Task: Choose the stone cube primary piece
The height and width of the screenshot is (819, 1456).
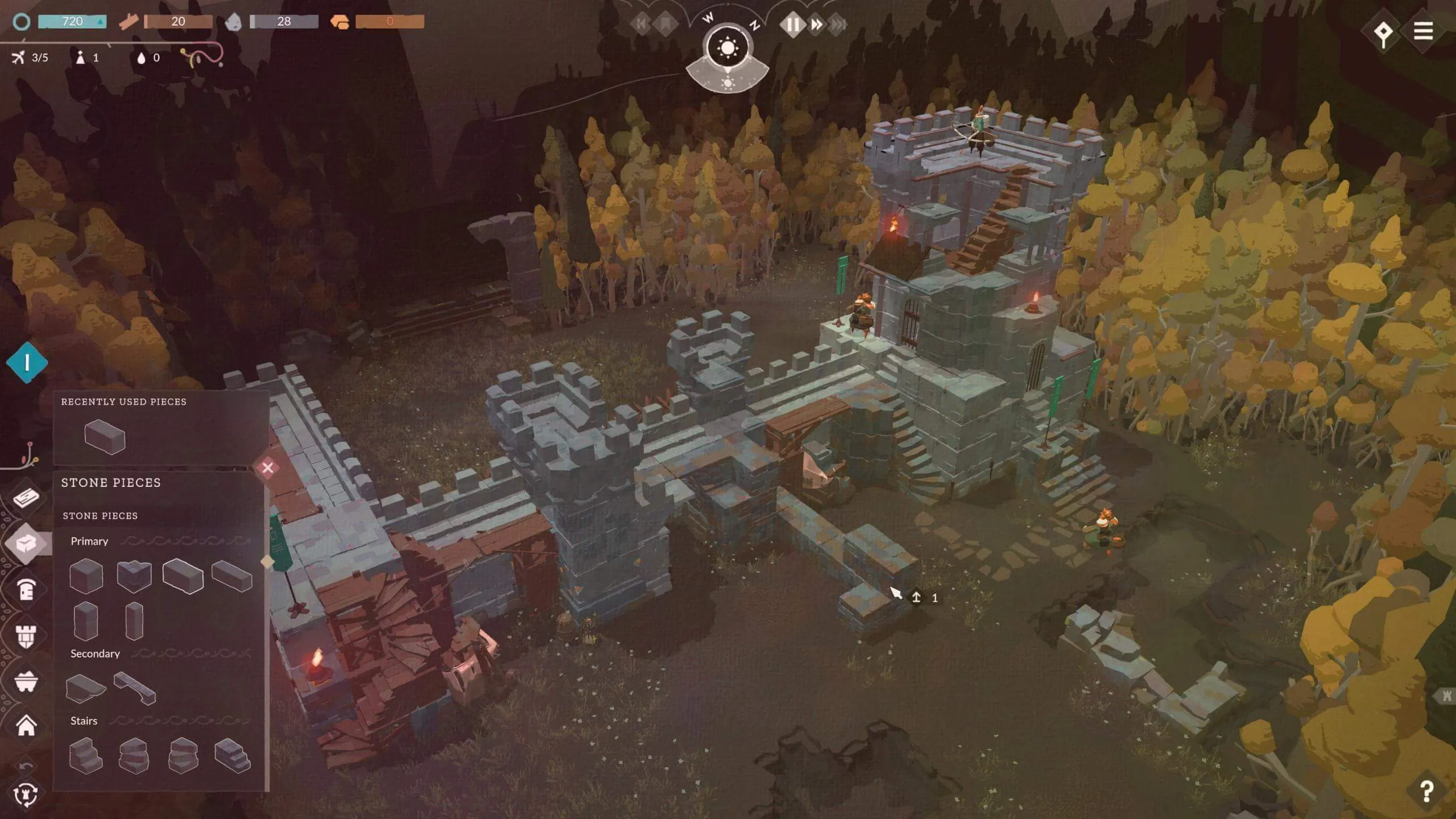Action: [86, 576]
